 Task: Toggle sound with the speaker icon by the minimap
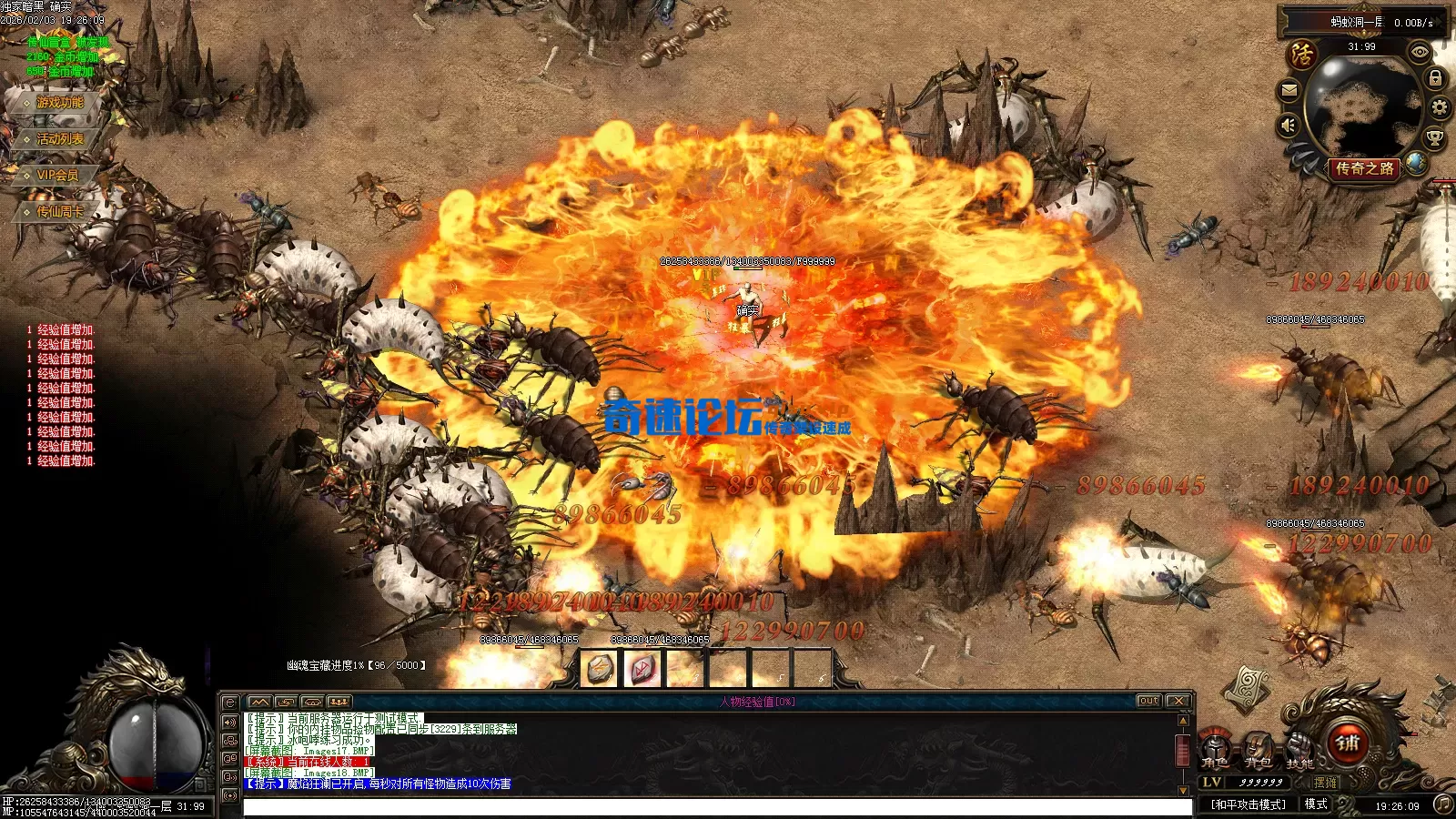point(1289,125)
